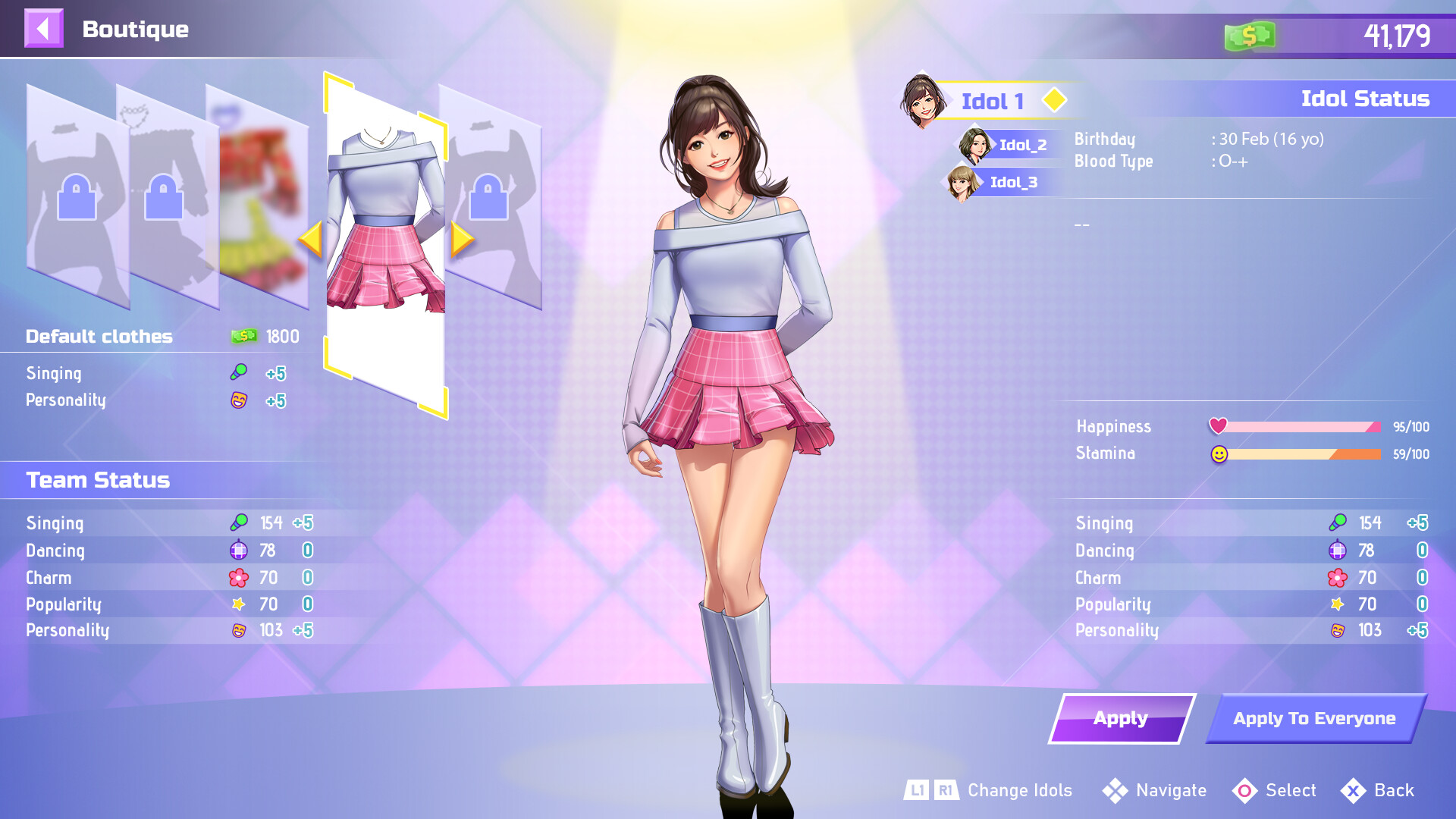Click the emoji icon next to Personality

point(238,630)
